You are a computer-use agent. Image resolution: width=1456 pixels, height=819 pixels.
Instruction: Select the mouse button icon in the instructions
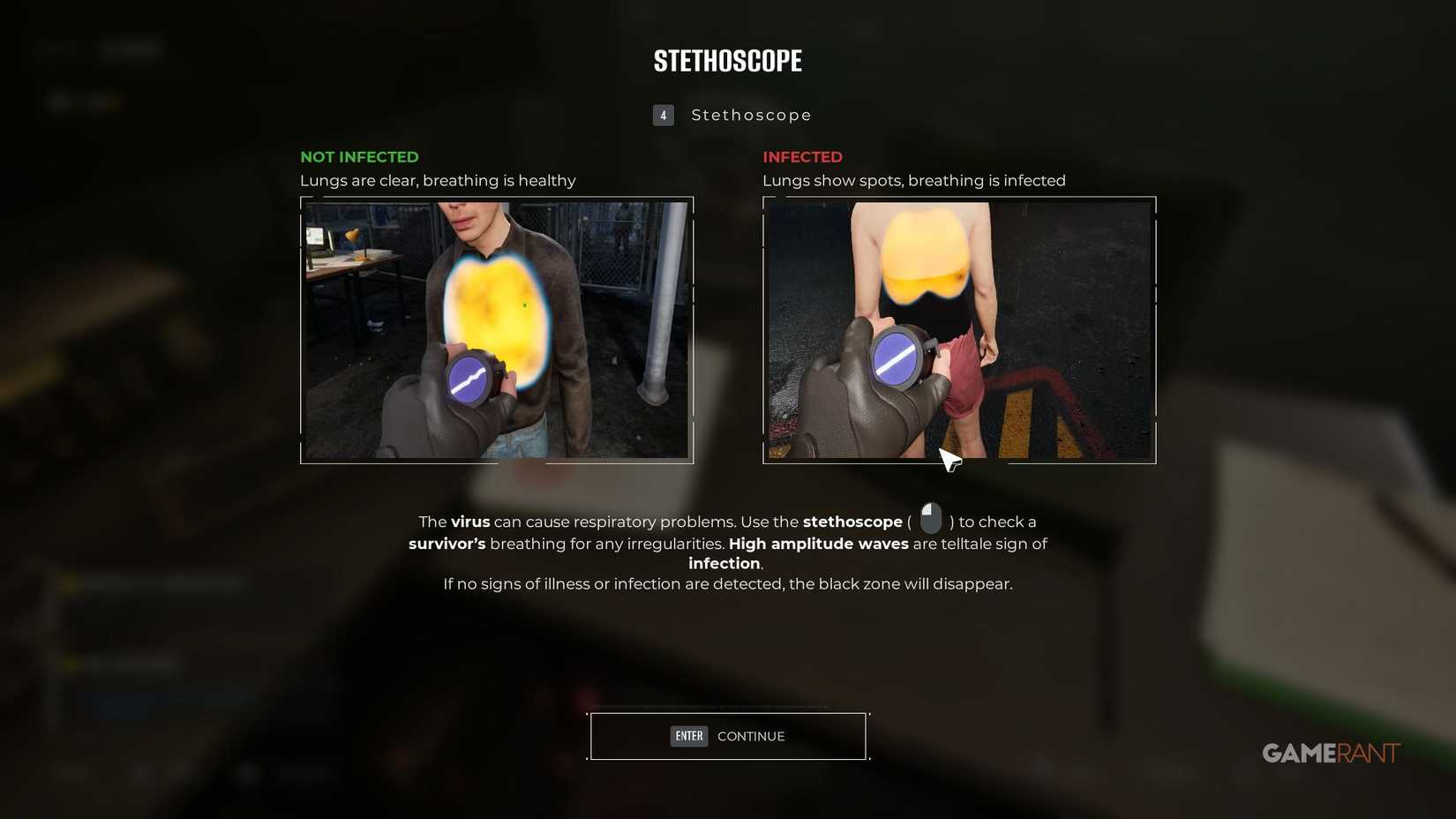(x=930, y=518)
